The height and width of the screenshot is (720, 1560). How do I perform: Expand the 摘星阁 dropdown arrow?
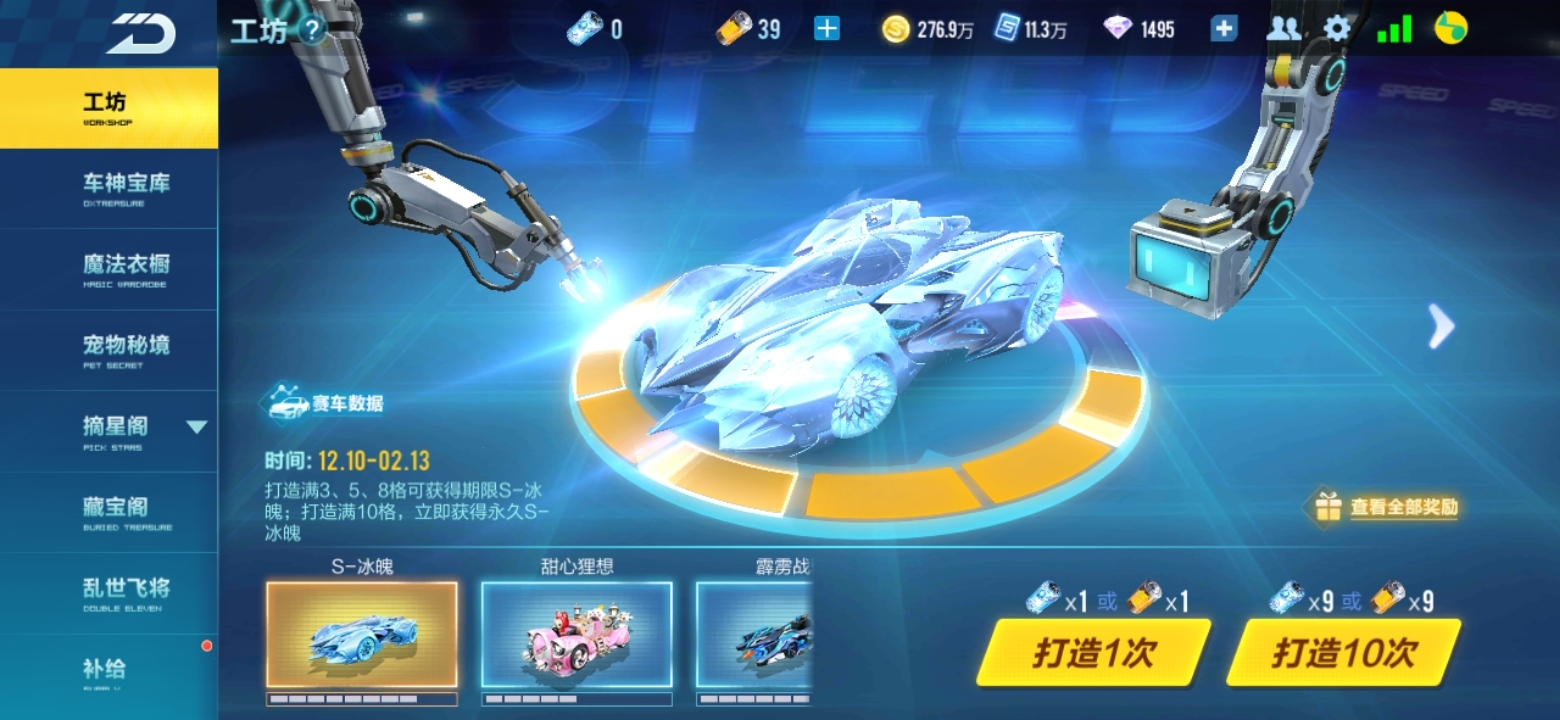click(x=196, y=427)
